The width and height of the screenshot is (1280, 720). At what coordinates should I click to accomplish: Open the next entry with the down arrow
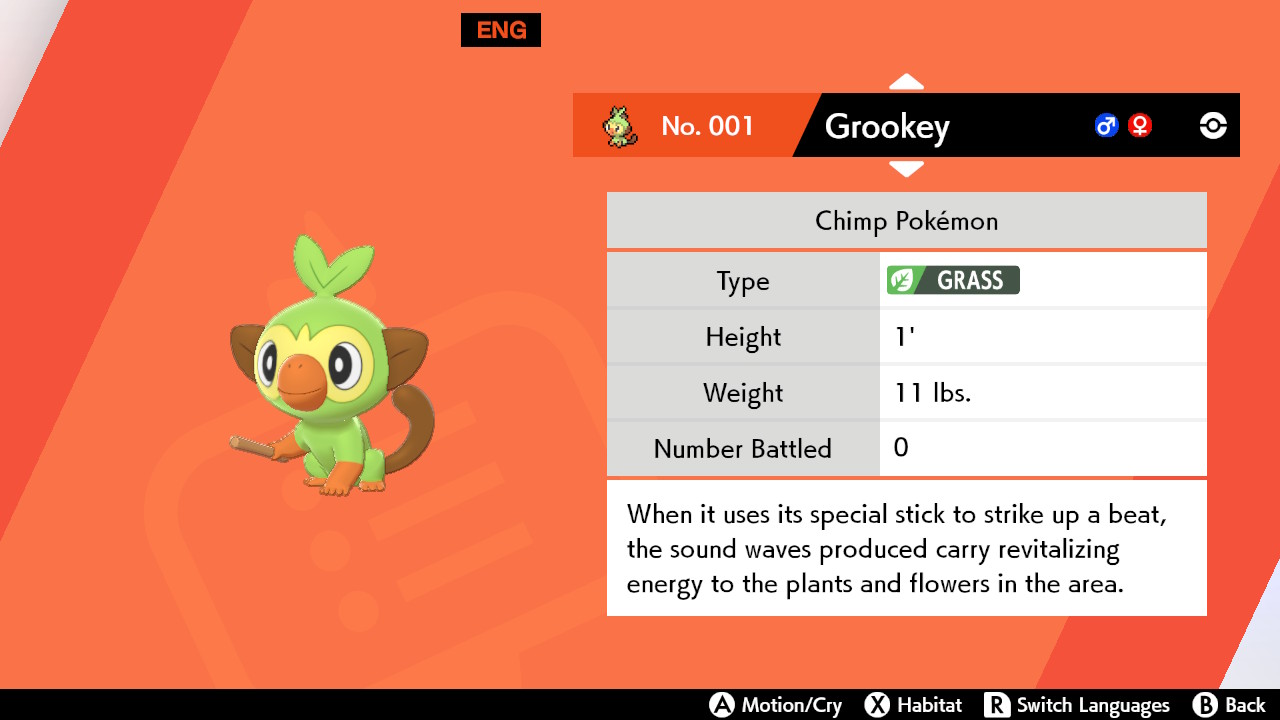[906, 170]
